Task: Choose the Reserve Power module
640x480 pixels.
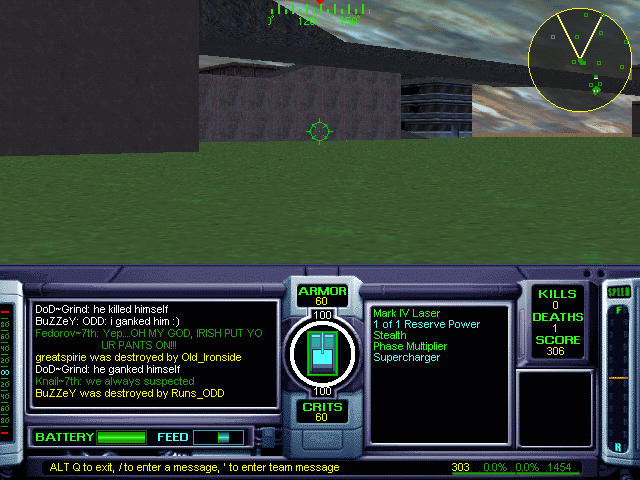Action: pyautogui.click(x=426, y=324)
